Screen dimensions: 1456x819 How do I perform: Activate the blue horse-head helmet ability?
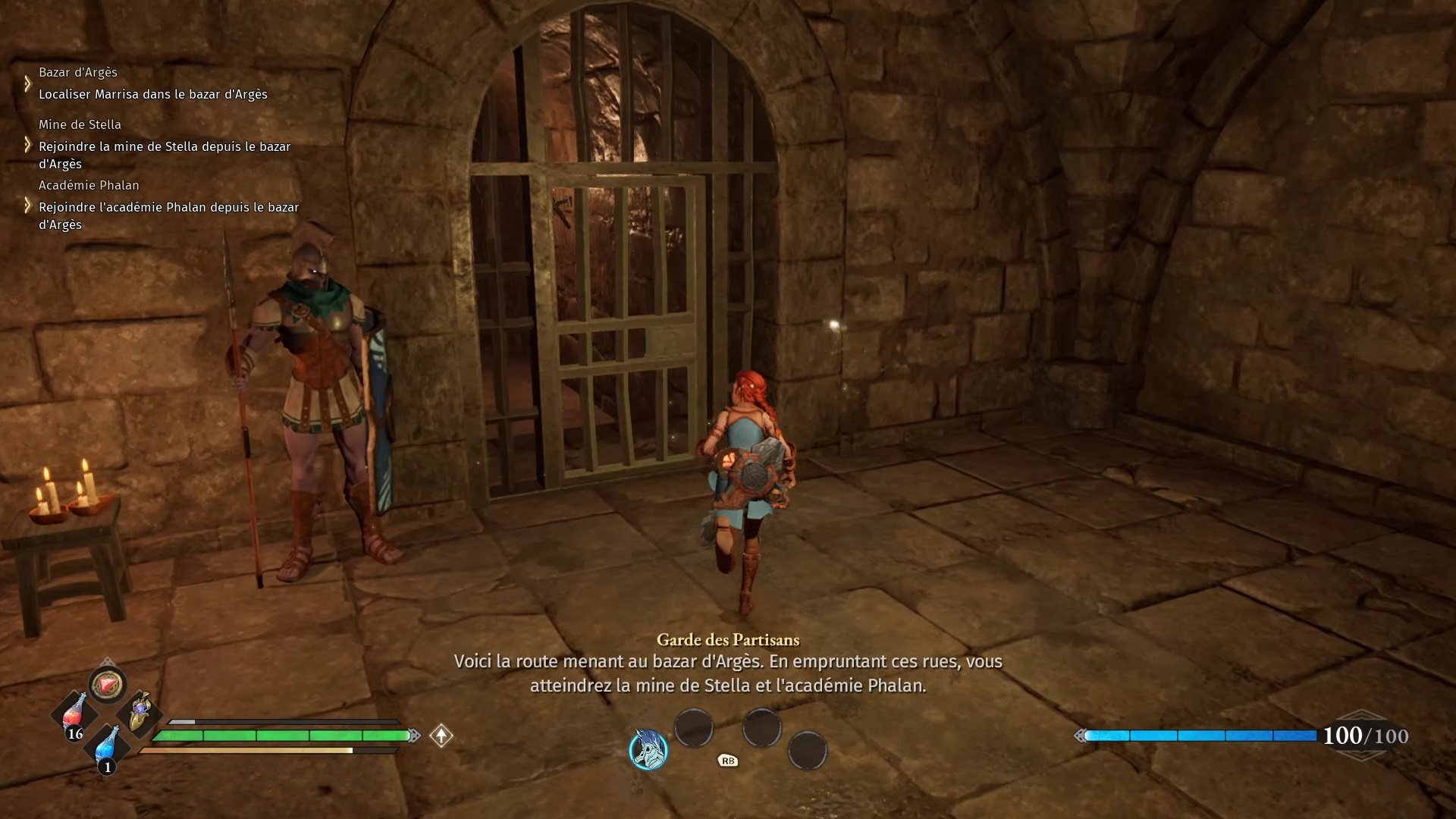tap(648, 749)
